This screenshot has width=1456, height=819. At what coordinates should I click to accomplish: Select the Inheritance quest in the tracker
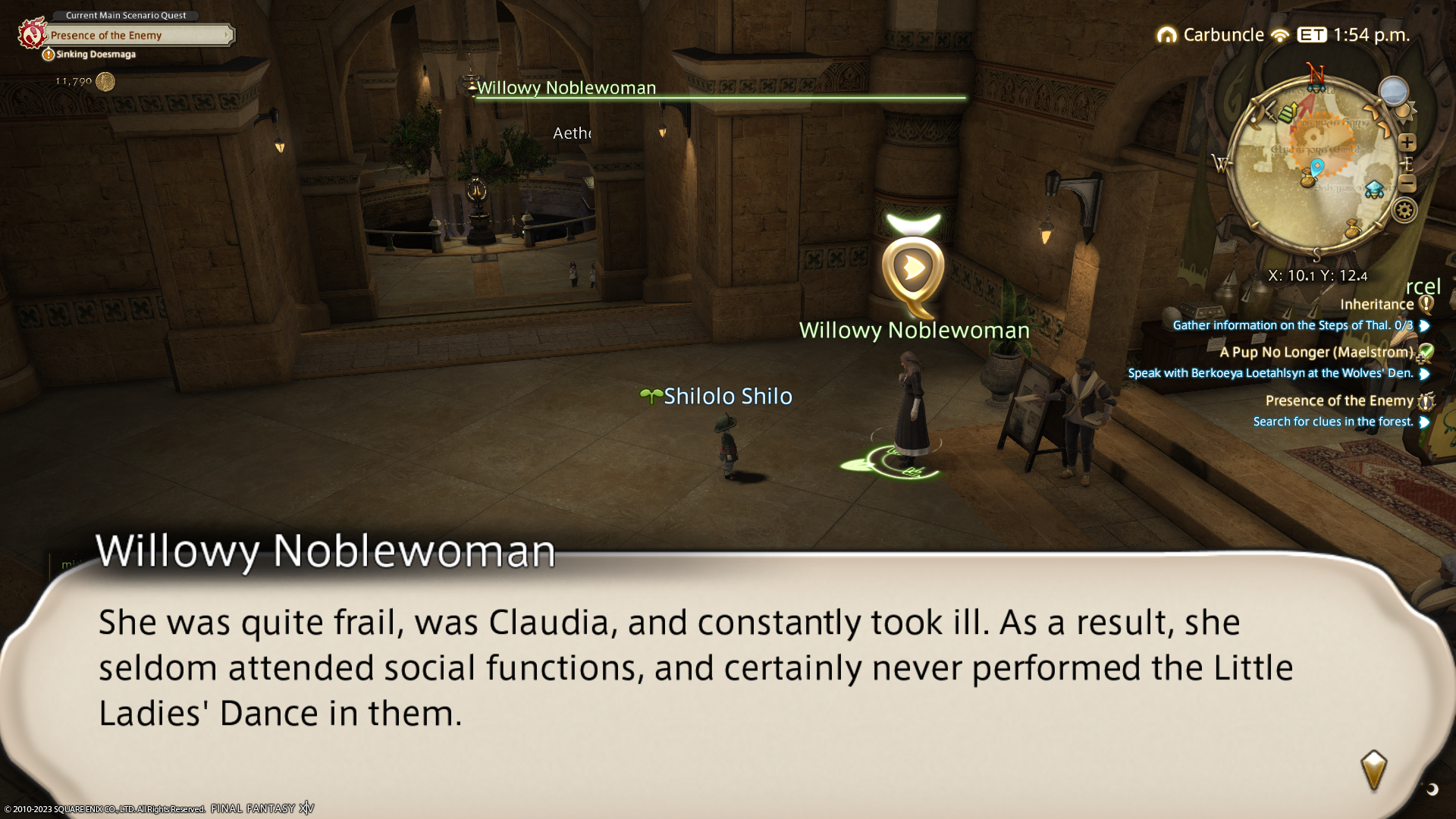pos(1376,304)
